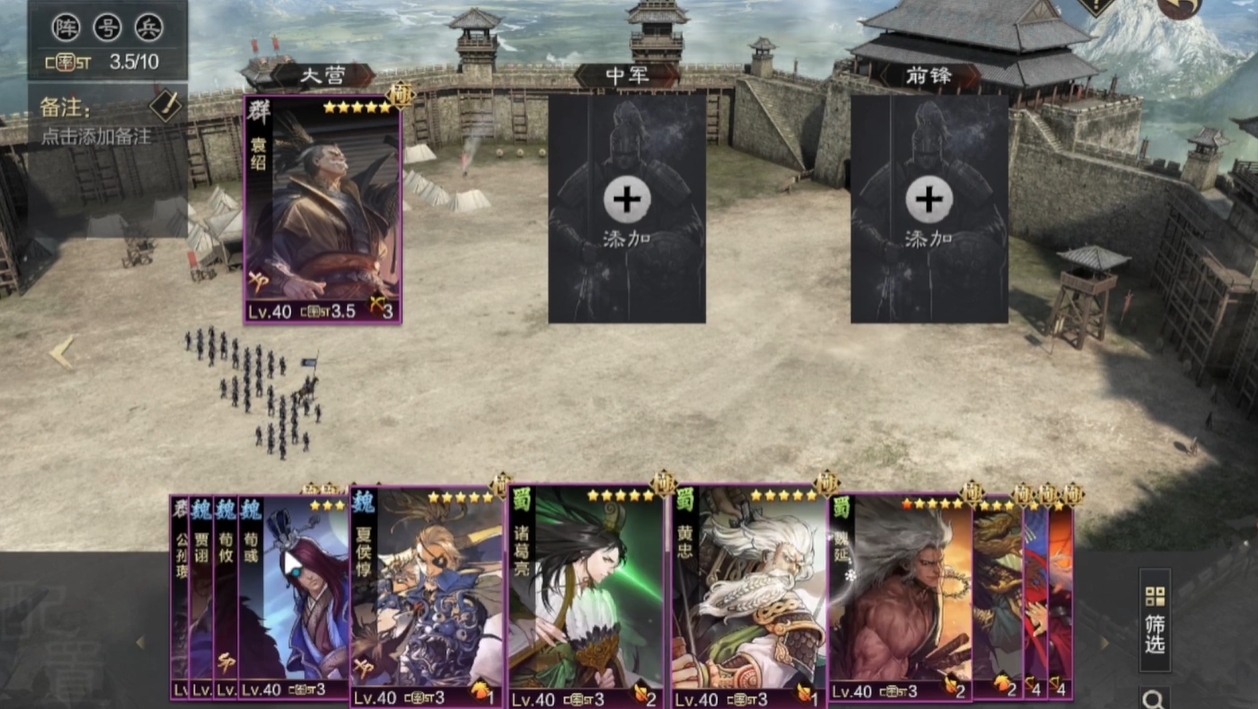Click the left arrow to switch team
This screenshot has height=709, width=1258.
pos(62,352)
